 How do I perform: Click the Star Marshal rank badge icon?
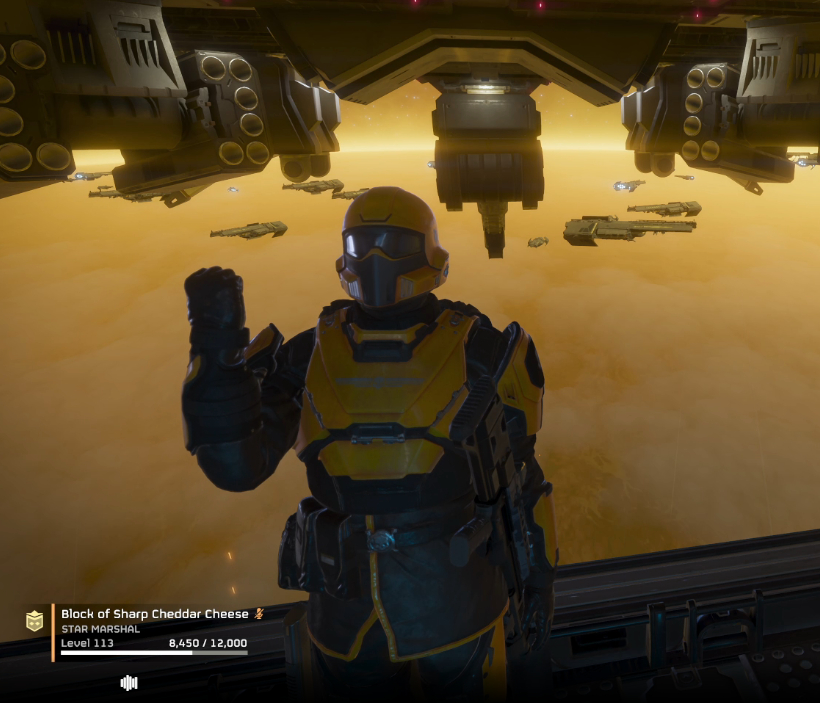tap(35, 621)
